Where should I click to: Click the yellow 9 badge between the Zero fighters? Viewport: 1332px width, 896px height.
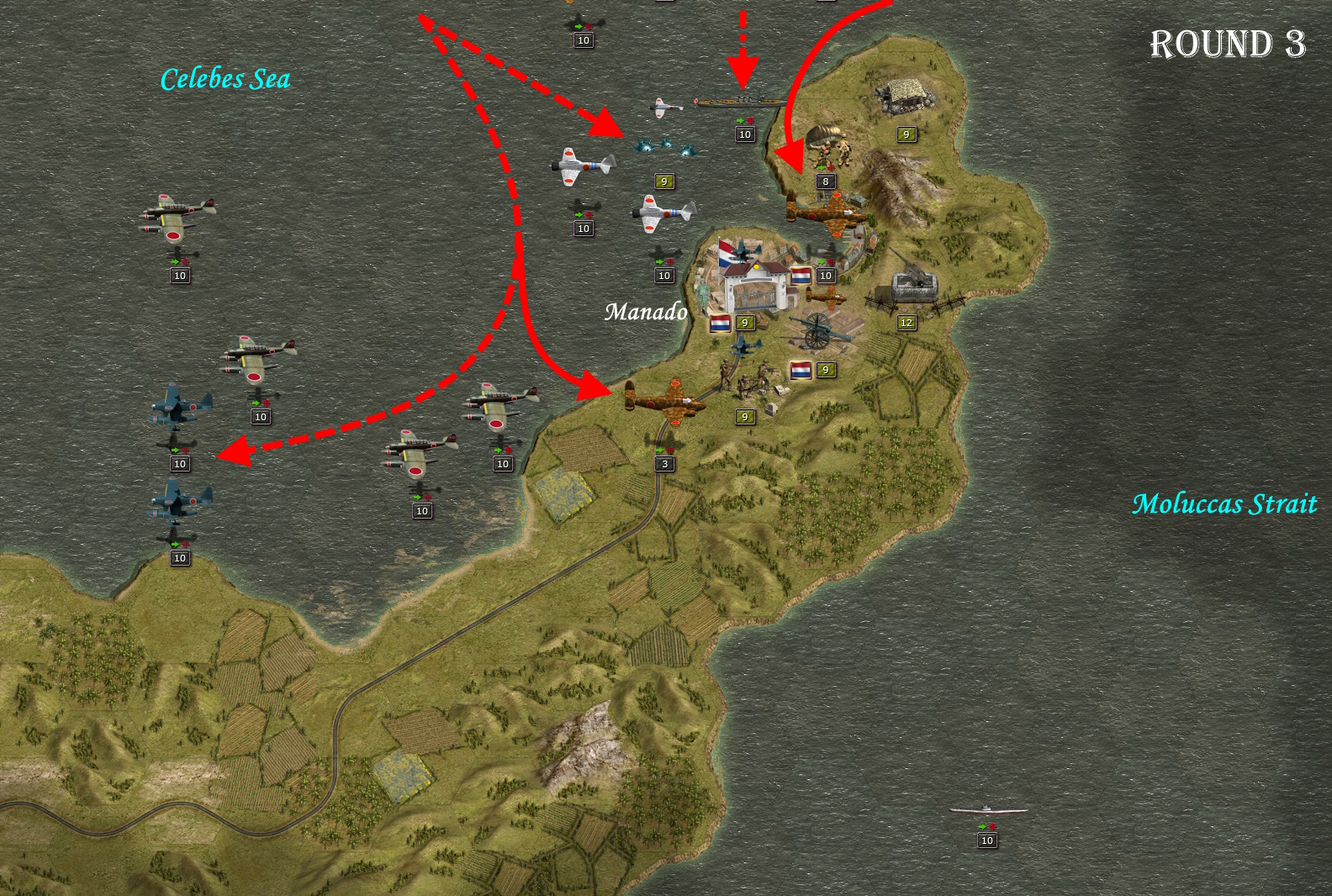[663, 180]
